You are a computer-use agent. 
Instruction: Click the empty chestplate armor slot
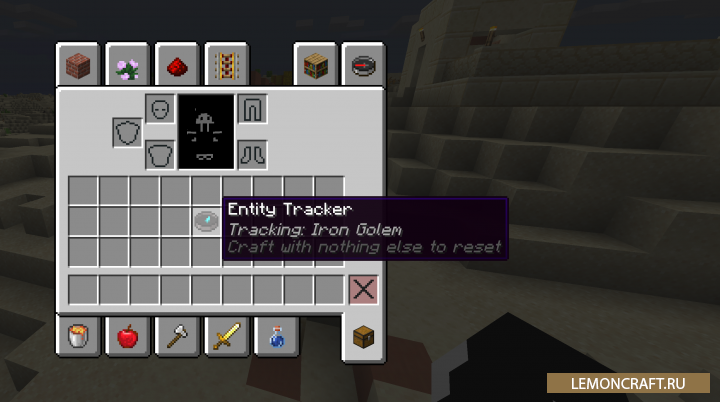[x=160, y=154]
